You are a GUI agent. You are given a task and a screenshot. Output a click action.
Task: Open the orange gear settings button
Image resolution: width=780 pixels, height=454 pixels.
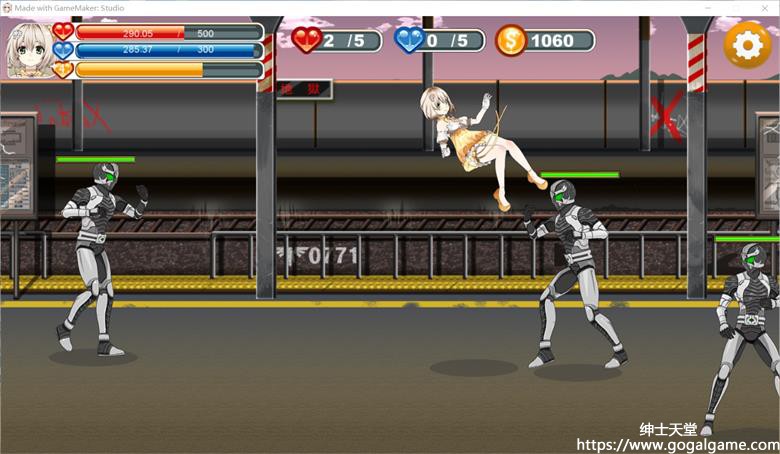(x=746, y=44)
